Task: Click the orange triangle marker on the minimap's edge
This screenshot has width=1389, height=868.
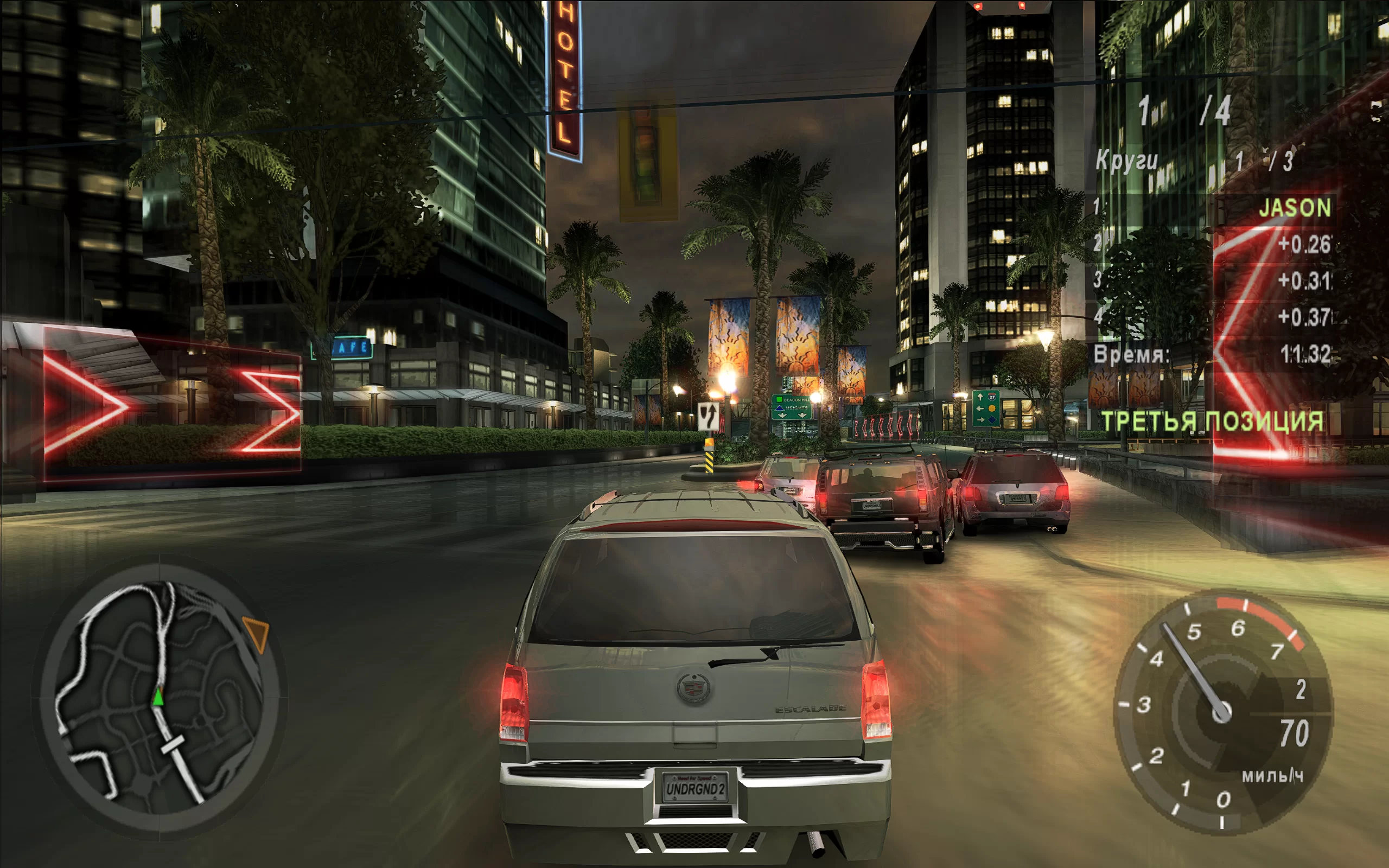Action: pos(257,633)
